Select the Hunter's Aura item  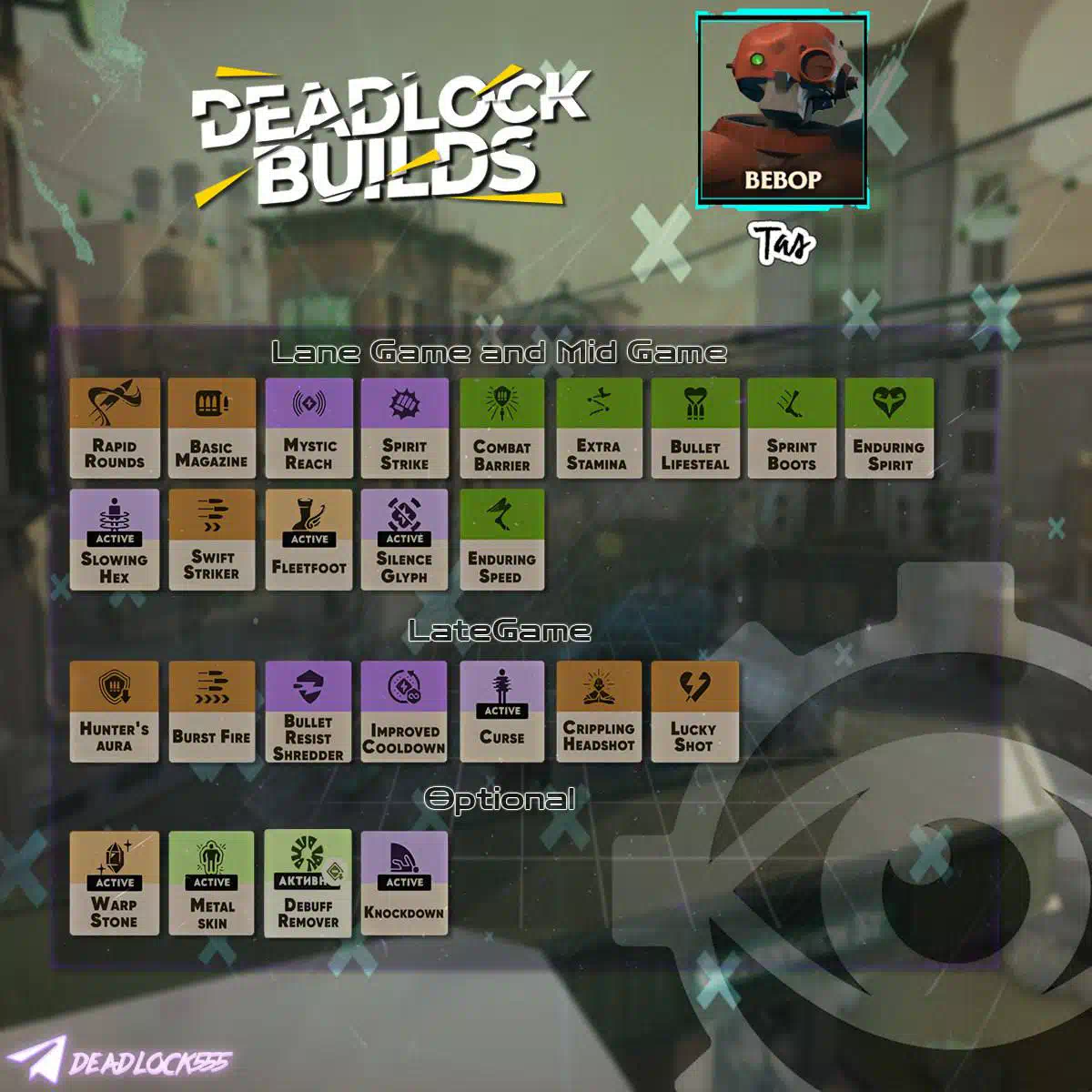point(115,711)
